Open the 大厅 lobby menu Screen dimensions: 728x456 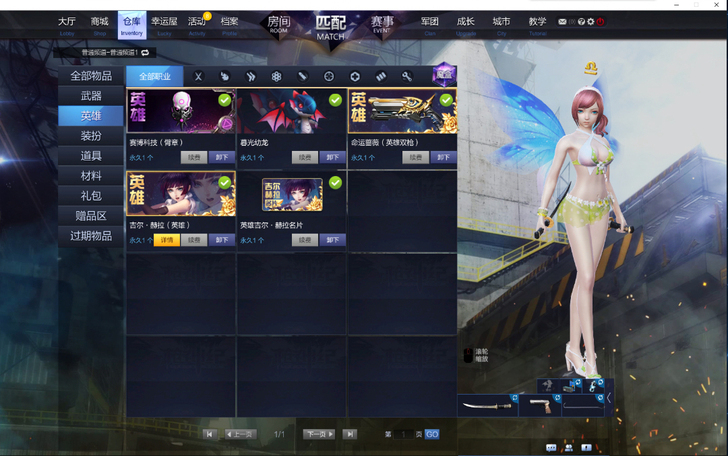pyautogui.click(x=67, y=24)
